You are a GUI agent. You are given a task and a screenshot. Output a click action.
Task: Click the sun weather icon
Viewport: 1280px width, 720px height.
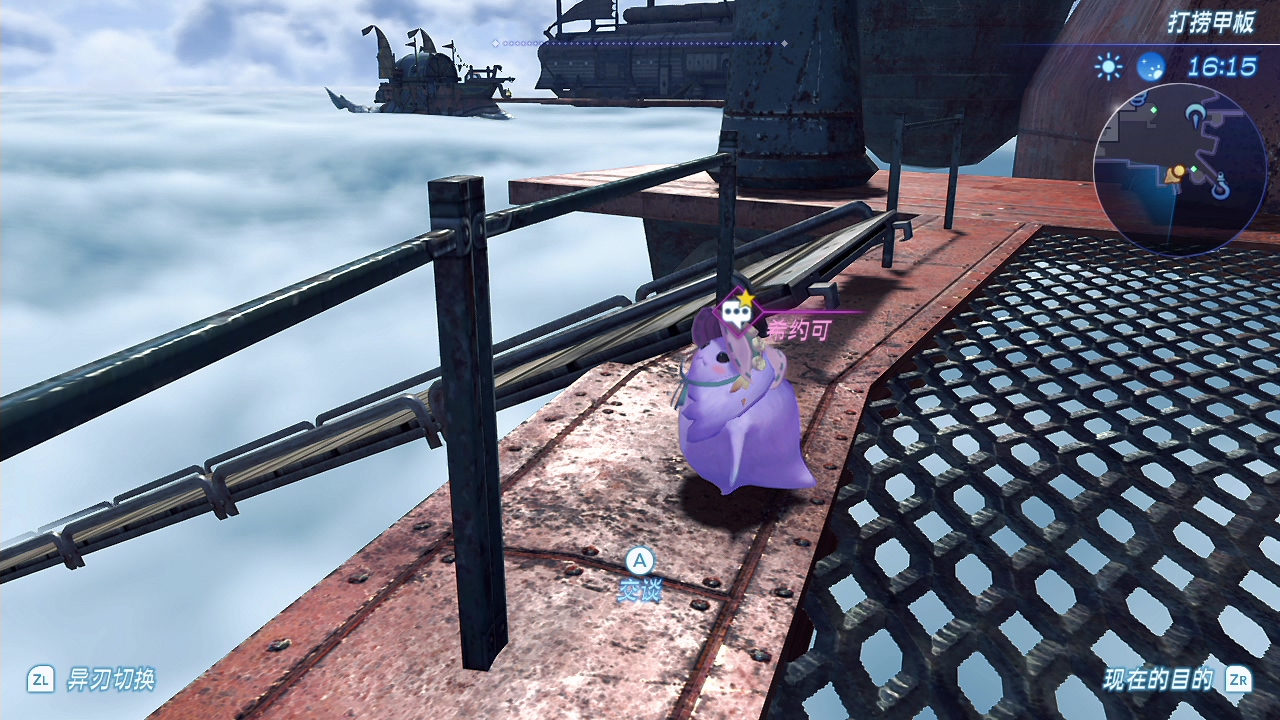(1108, 67)
